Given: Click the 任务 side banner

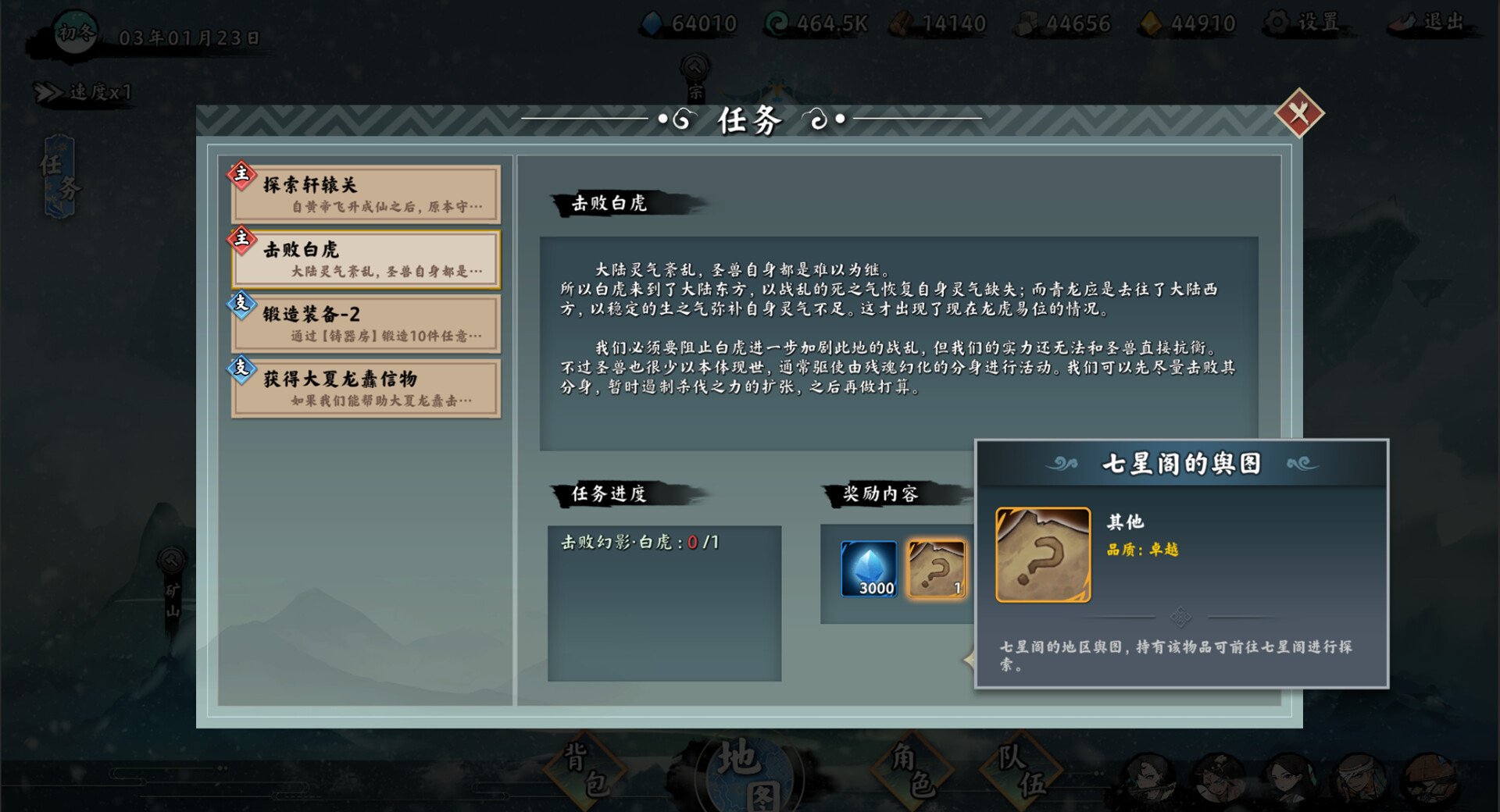Looking at the screenshot, I should (60, 176).
